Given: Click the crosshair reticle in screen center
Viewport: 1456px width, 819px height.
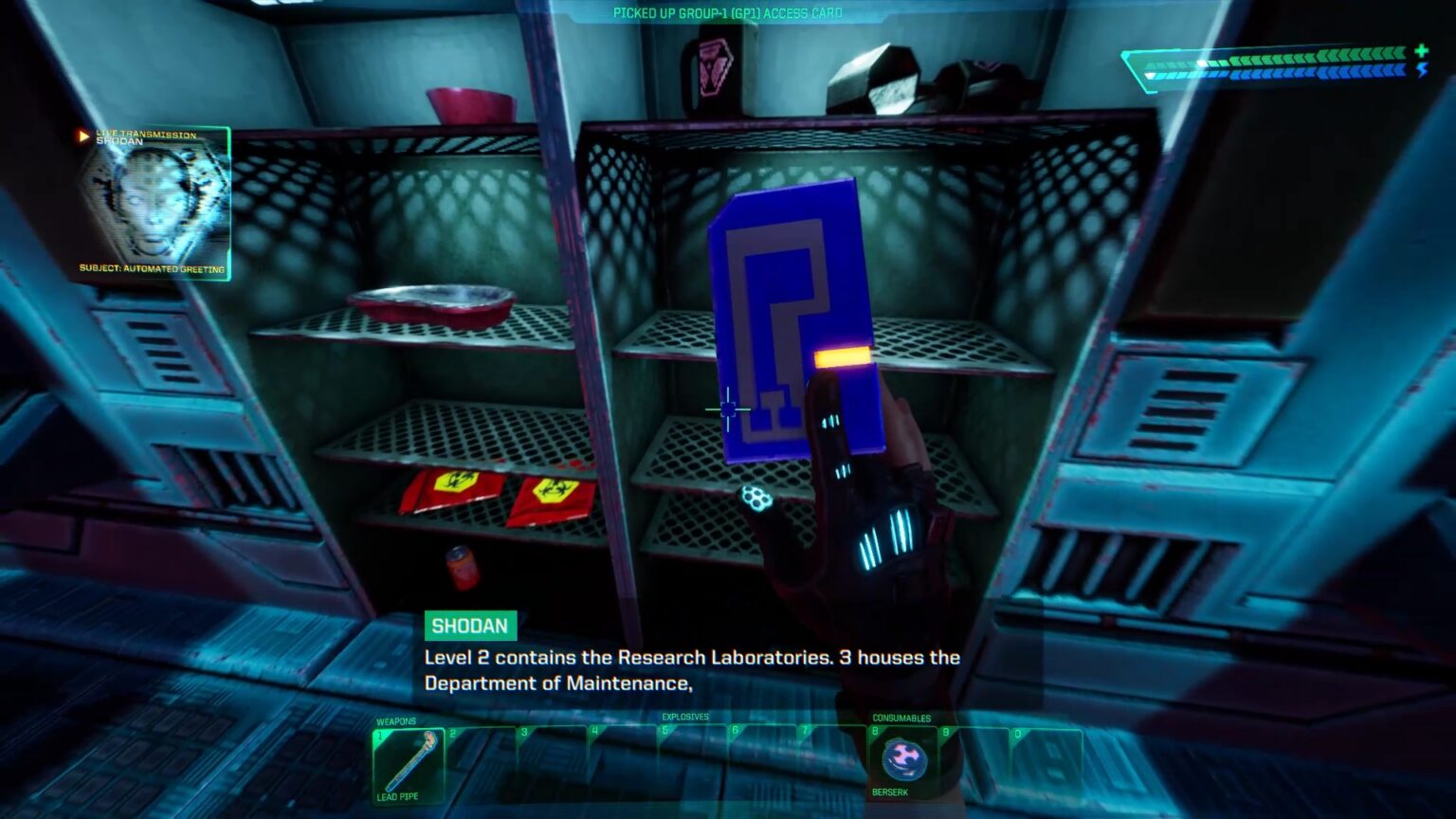Looking at the screenshot, I should (x=726, y=408).
